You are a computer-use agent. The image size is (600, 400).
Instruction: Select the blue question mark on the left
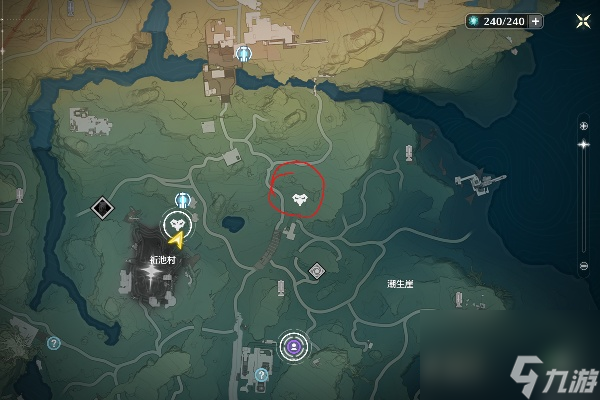(53, 342)
